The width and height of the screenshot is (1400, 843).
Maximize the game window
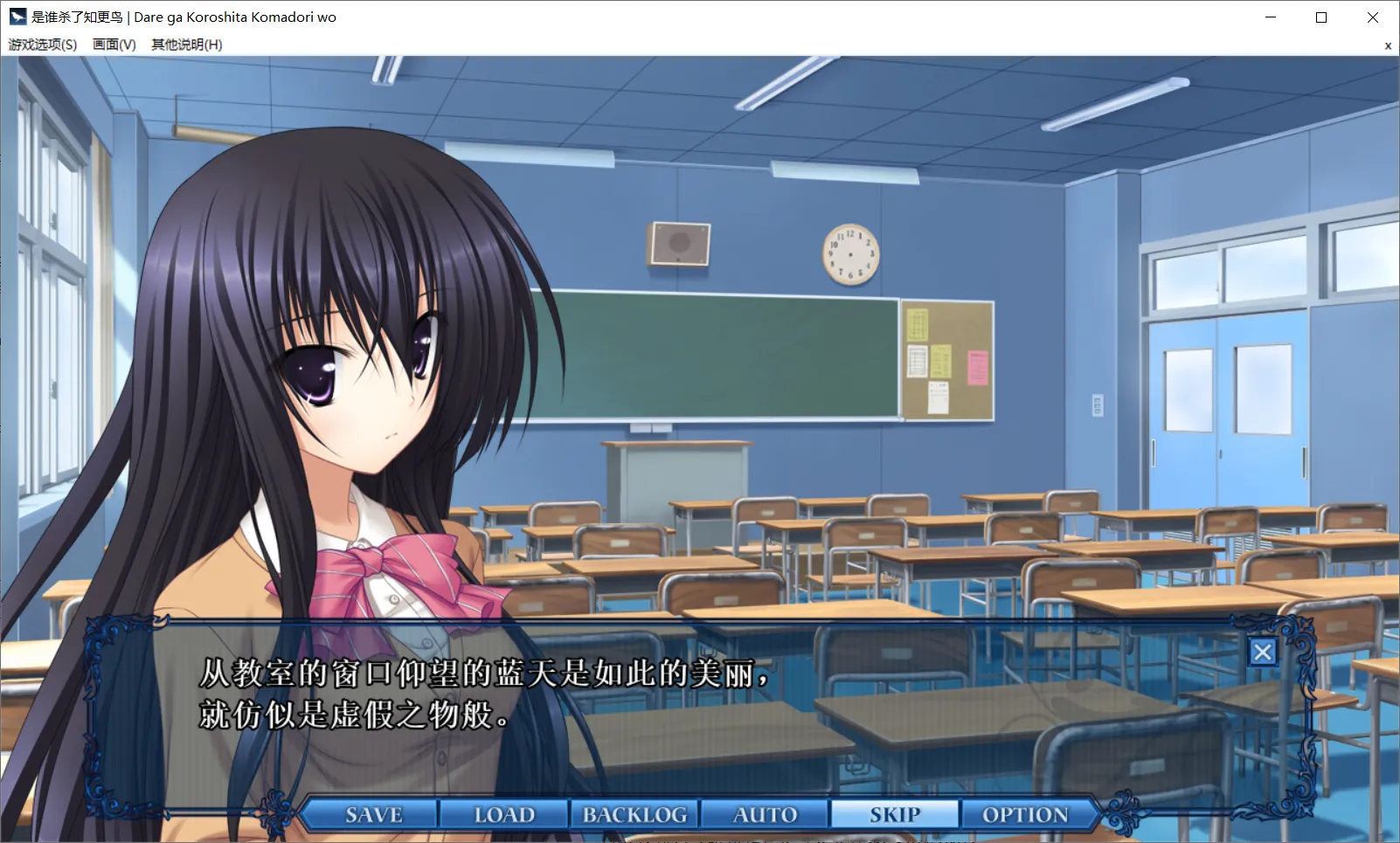pos(1321,17)
